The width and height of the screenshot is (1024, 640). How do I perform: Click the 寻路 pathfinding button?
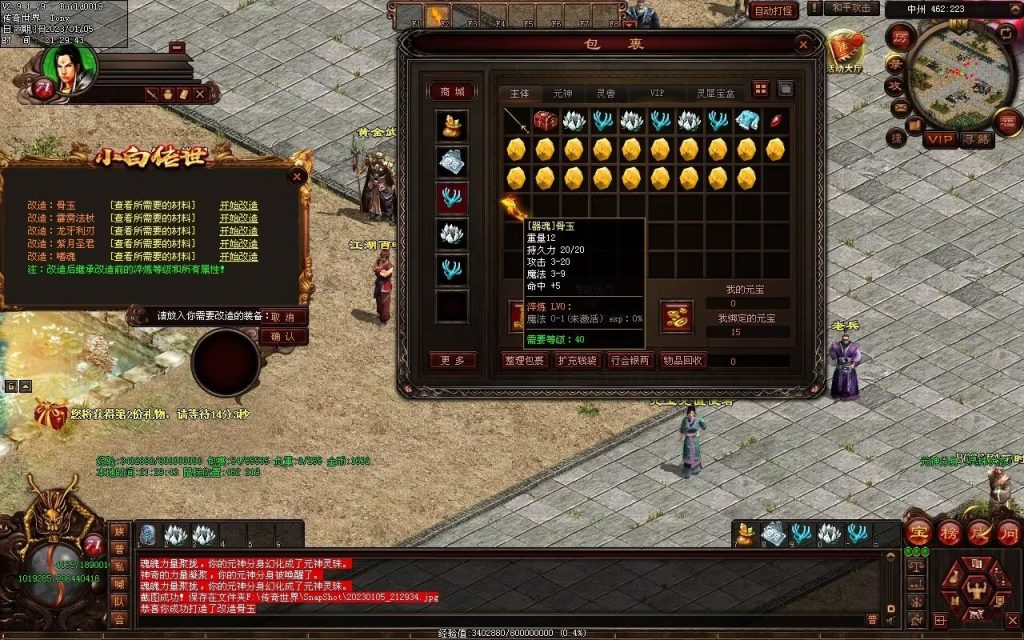pos(977,140)
